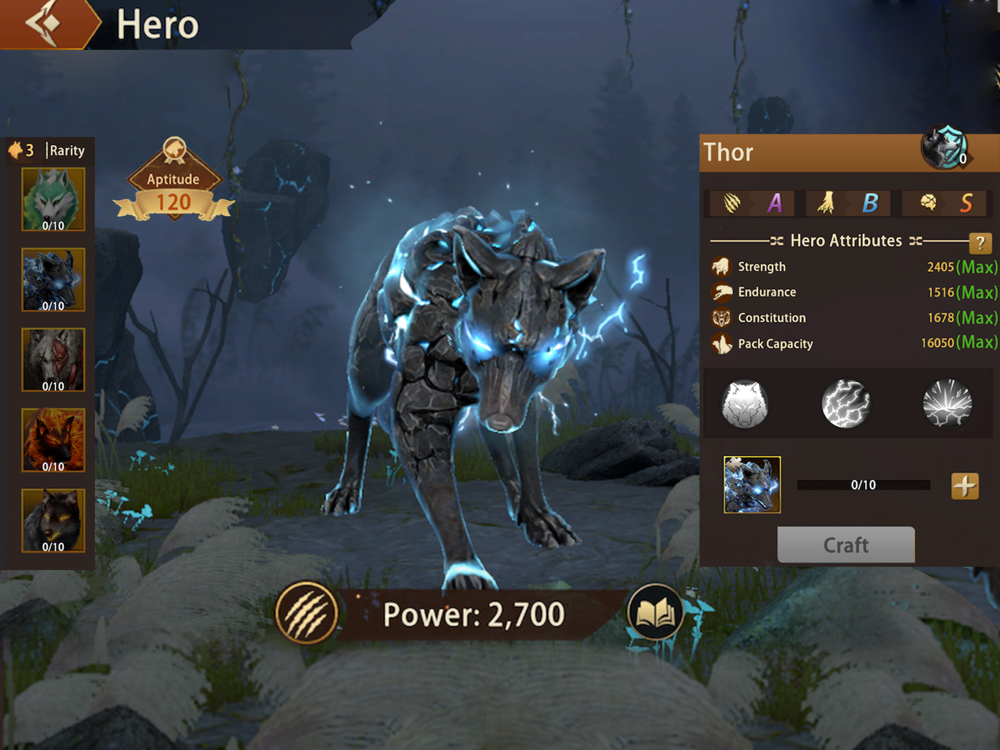The height and width of the screenshot is (750, 1000).
Task: View the cracked lightning orb skill
Action: (846, 404)
